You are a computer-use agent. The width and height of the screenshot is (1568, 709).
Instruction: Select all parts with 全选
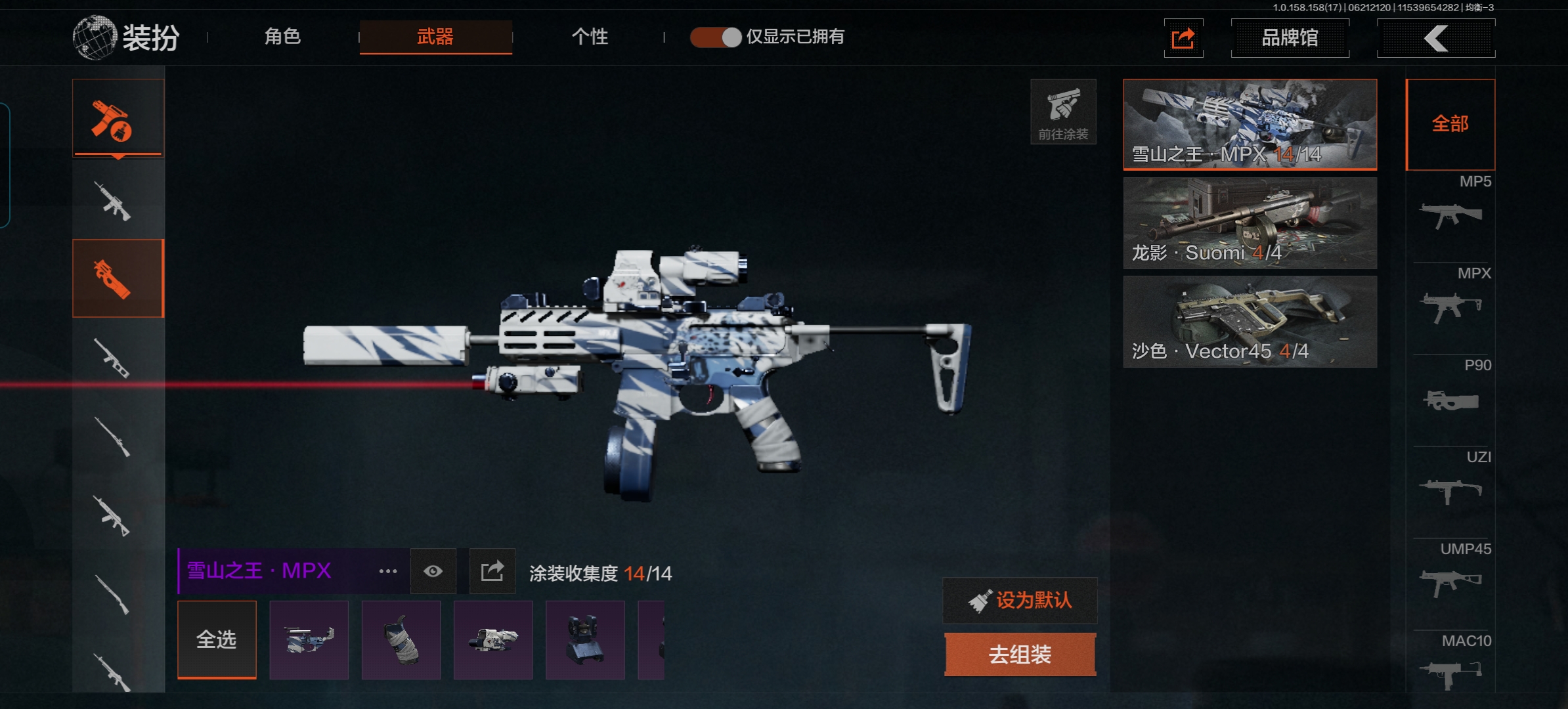coord(217,639)
